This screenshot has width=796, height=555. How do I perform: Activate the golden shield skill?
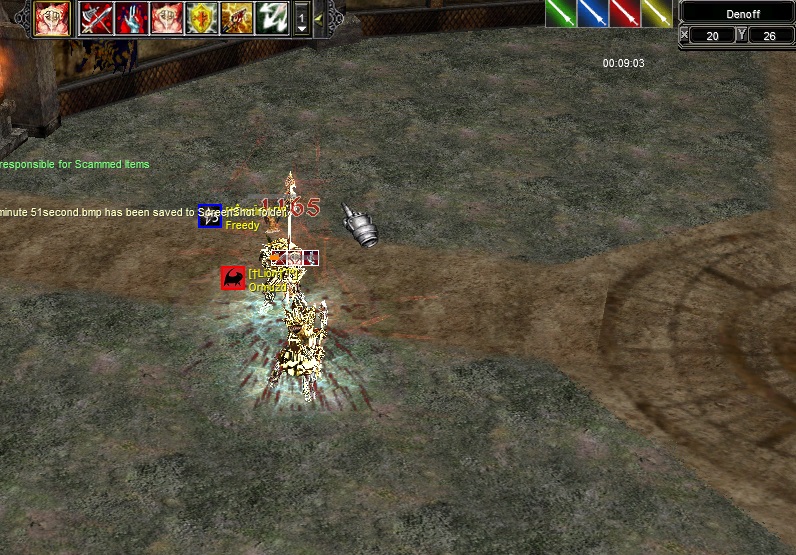[201, 18]
